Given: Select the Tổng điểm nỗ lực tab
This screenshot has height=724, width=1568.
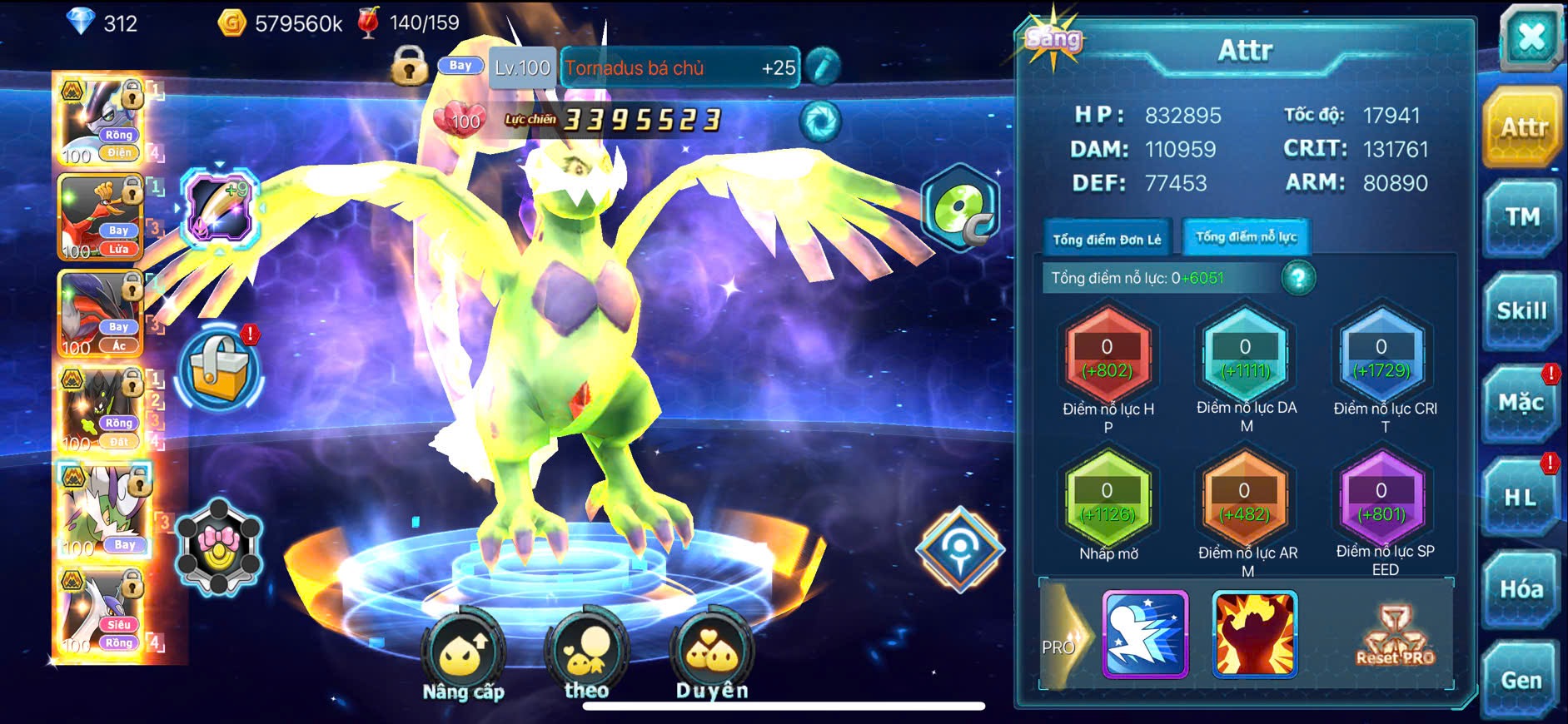Looking at the screenshot, I should click(x=1246, y=238).
